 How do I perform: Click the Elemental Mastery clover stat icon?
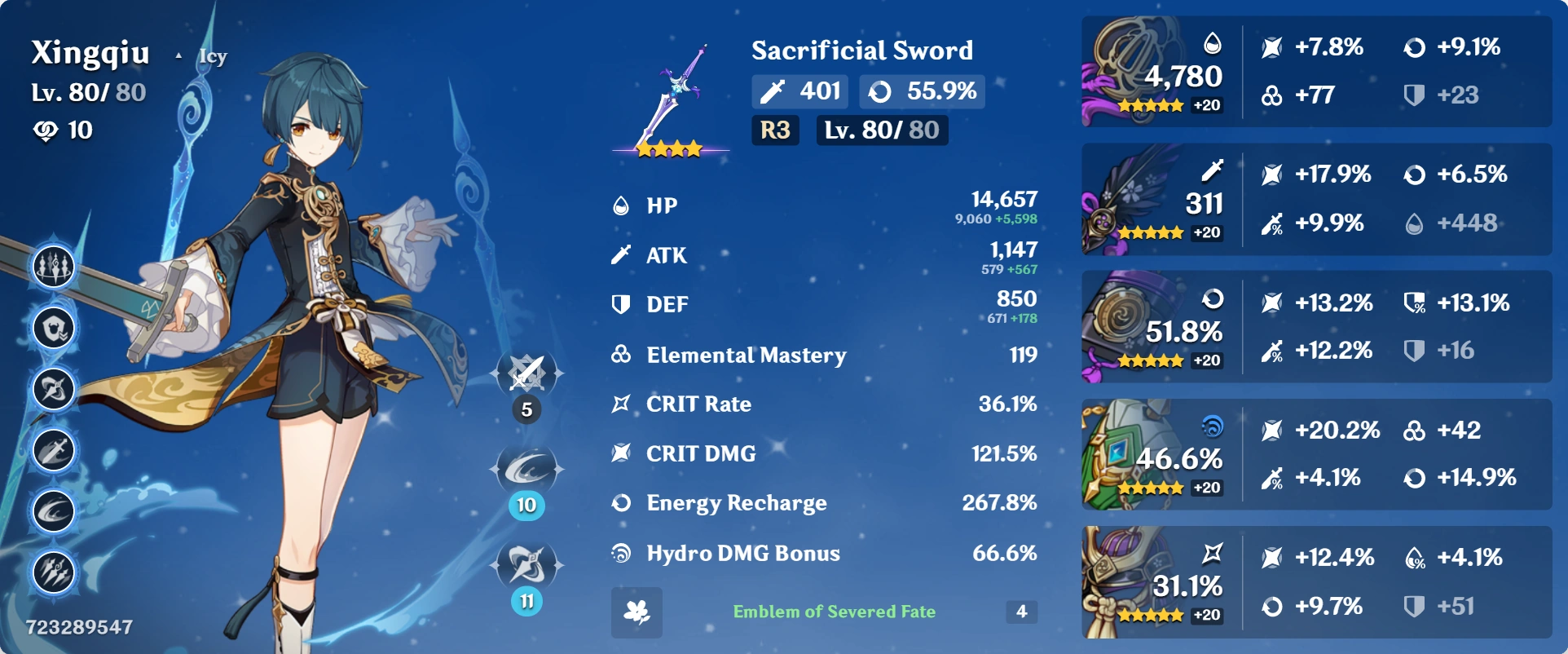point(621,355)
